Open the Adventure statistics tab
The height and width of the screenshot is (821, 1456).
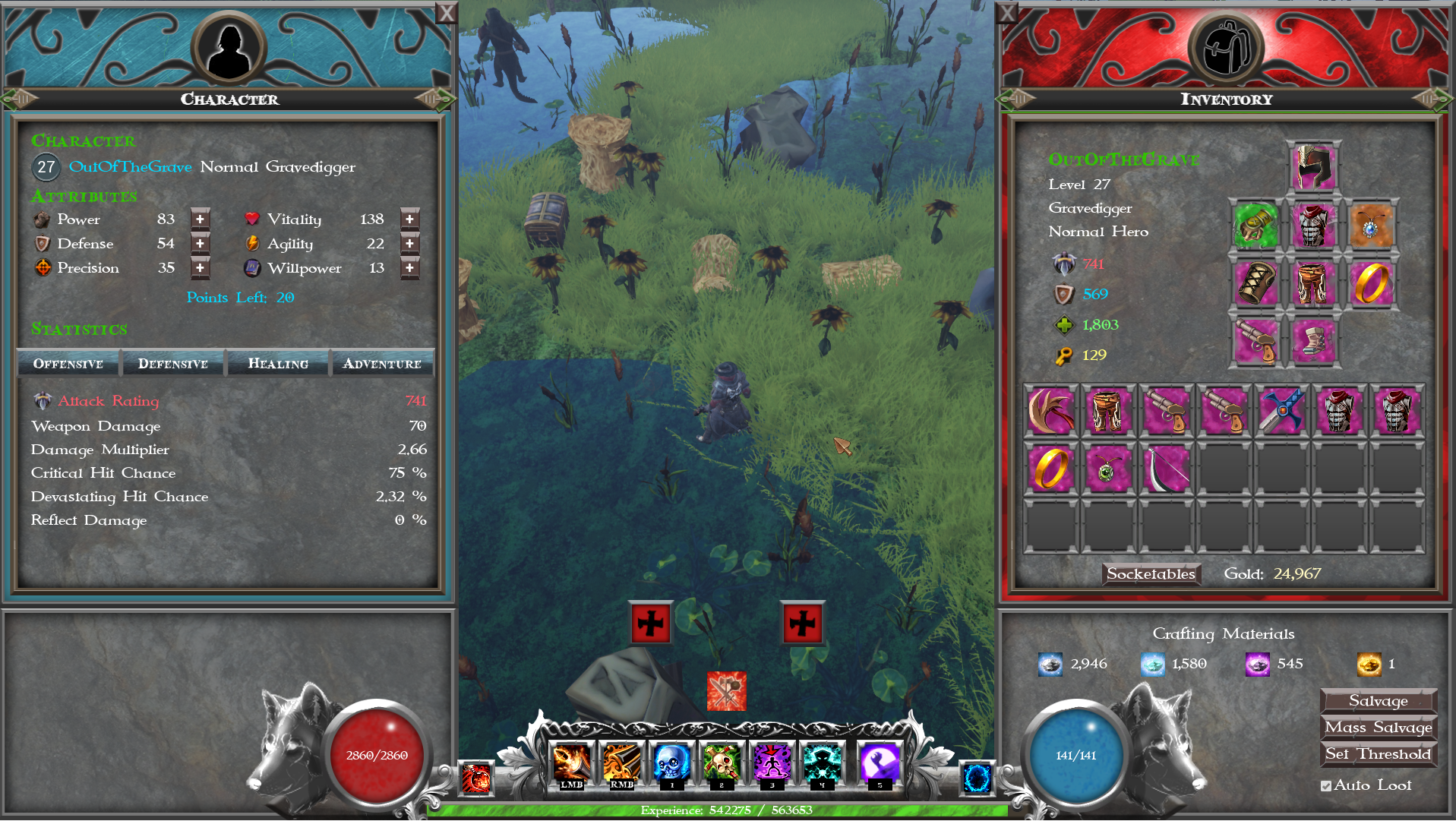click(x=383, y=363)
